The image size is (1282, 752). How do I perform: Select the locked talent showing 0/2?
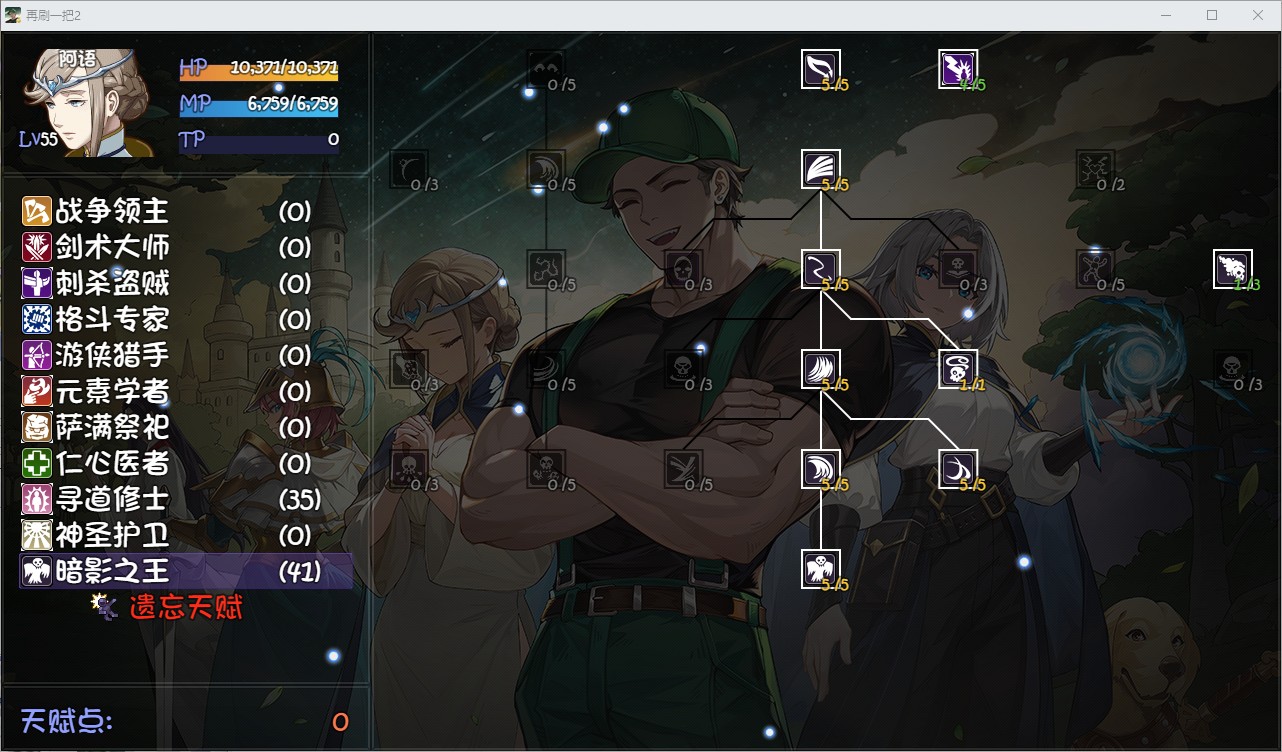tap(1096, 169)
